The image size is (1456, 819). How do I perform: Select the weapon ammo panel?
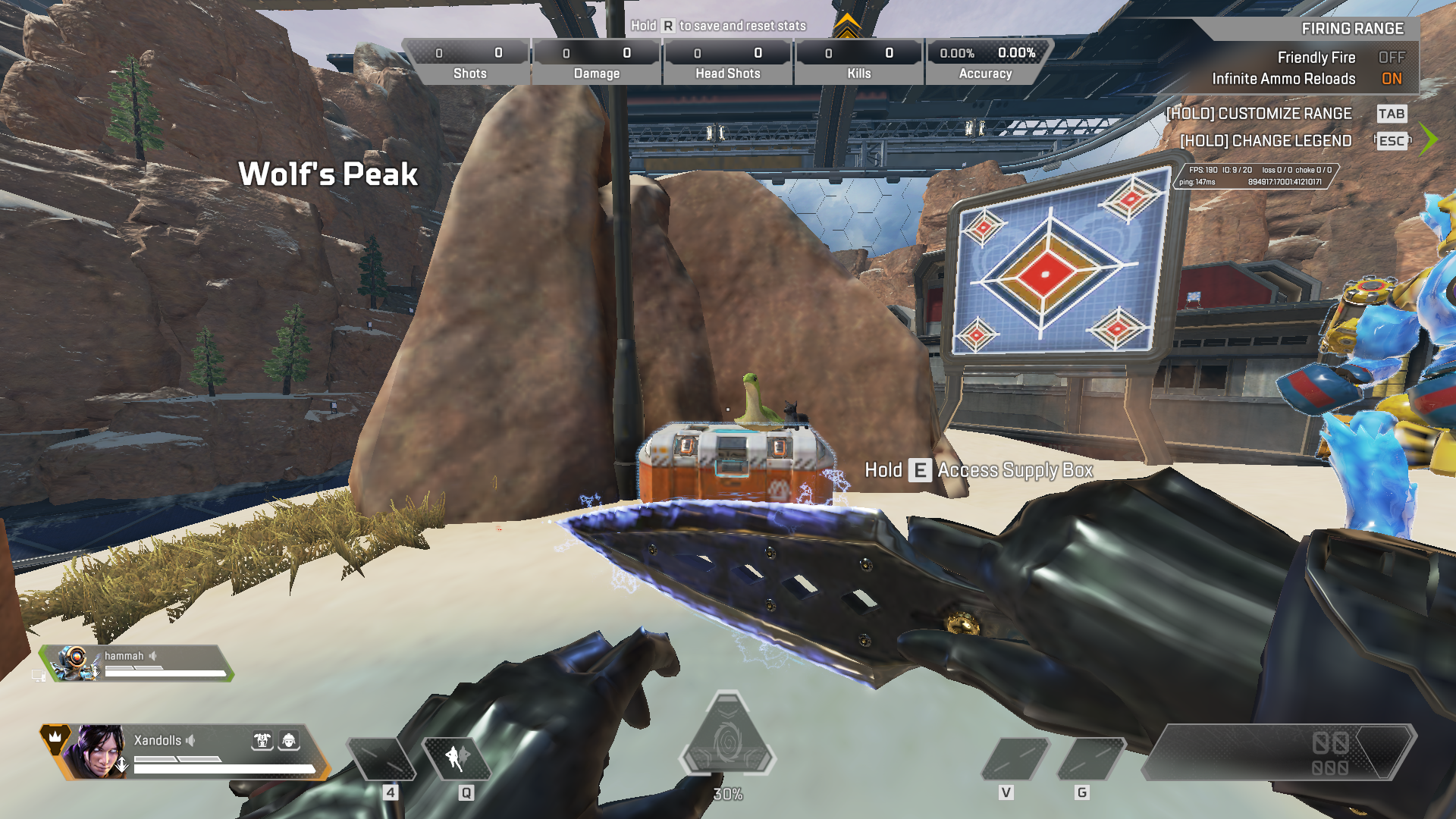[1279, 752]
